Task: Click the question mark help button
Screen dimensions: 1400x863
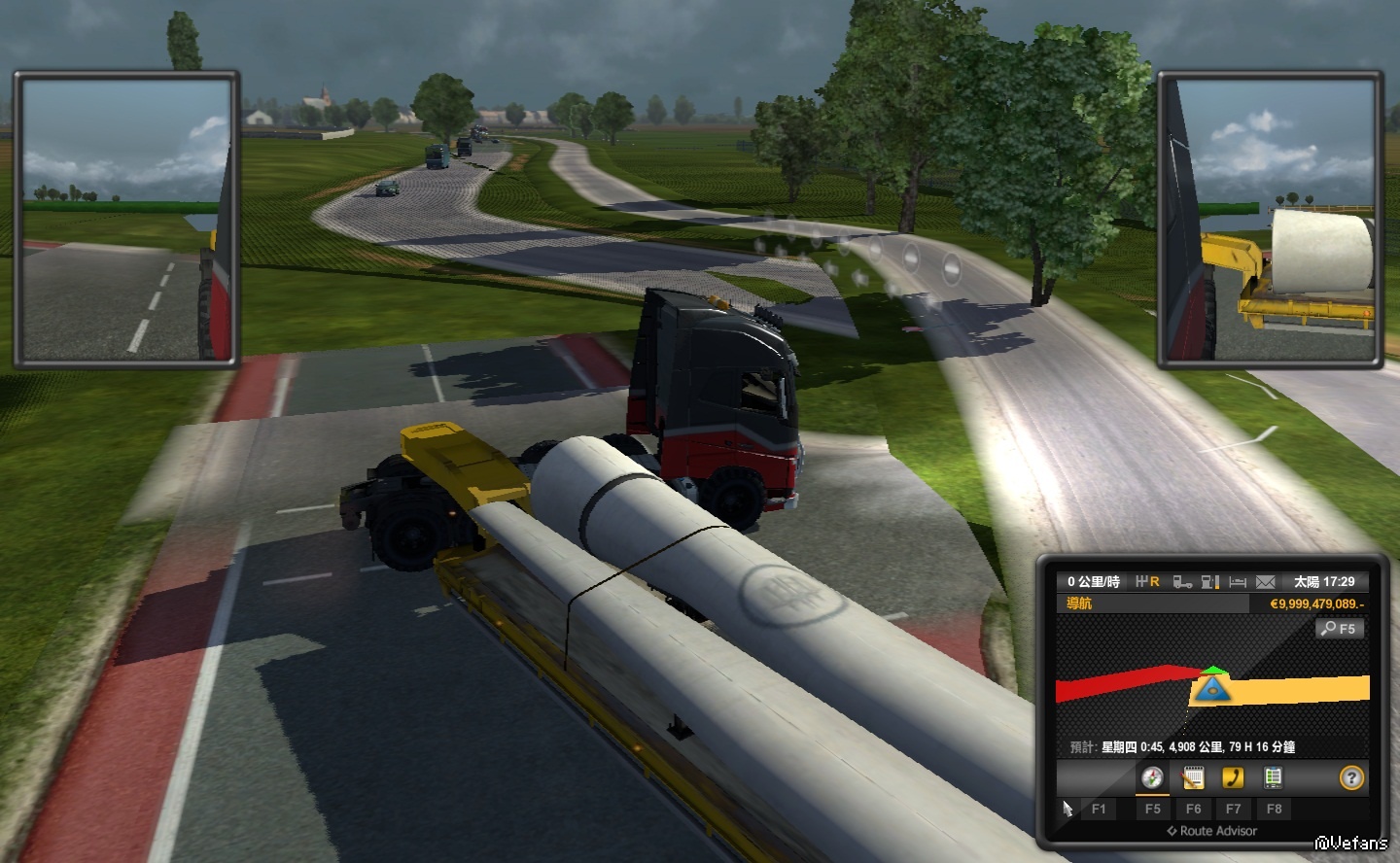Action: 1351,777
